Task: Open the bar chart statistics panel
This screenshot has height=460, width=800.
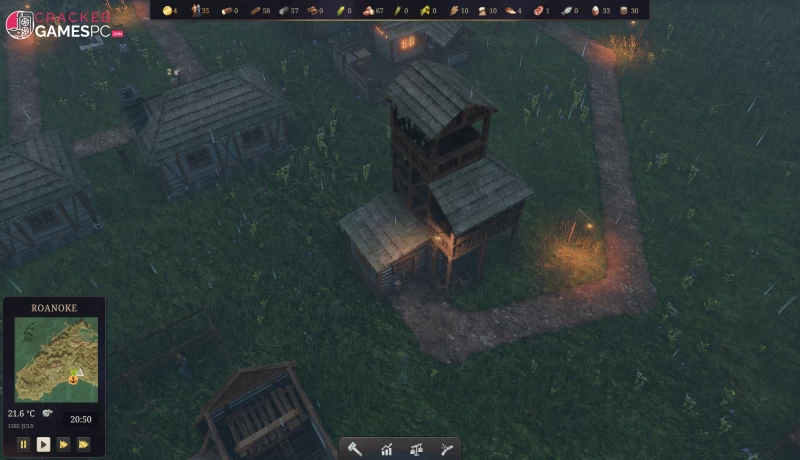Action: pos(385,449)
